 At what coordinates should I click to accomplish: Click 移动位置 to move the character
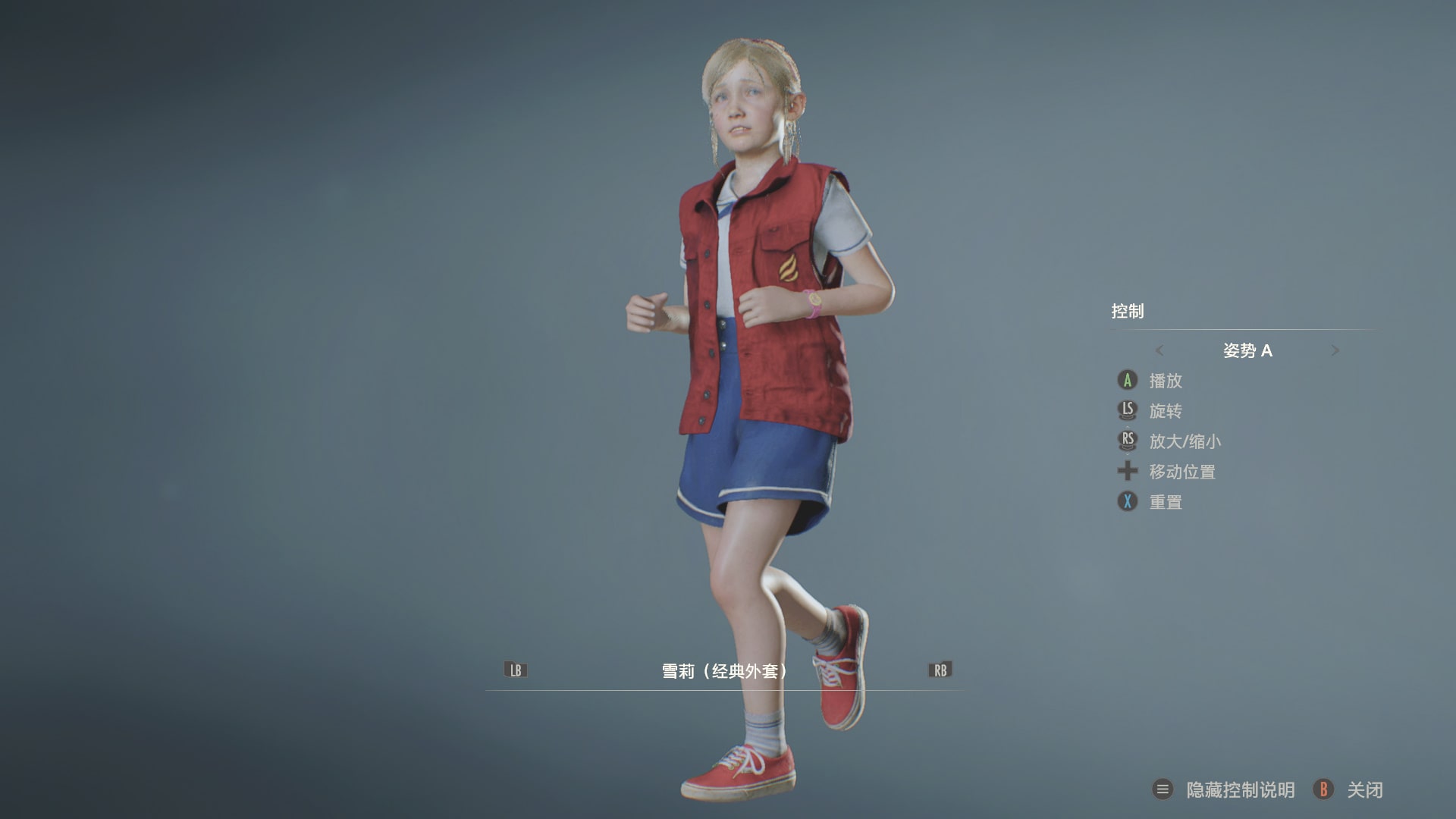pyautogui.click(x=1181, y=472)
